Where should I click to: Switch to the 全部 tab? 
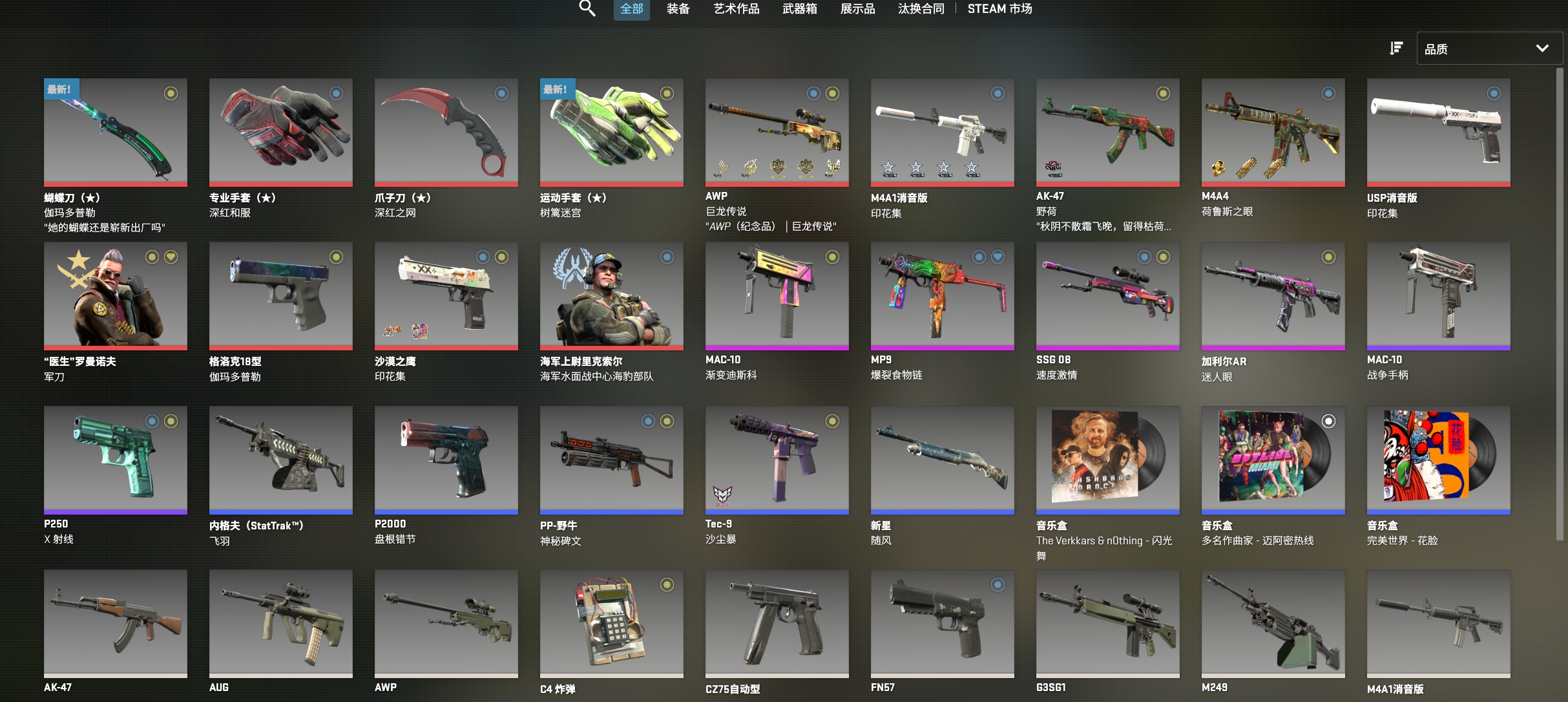pyautogui.click(x=631, y=9)
